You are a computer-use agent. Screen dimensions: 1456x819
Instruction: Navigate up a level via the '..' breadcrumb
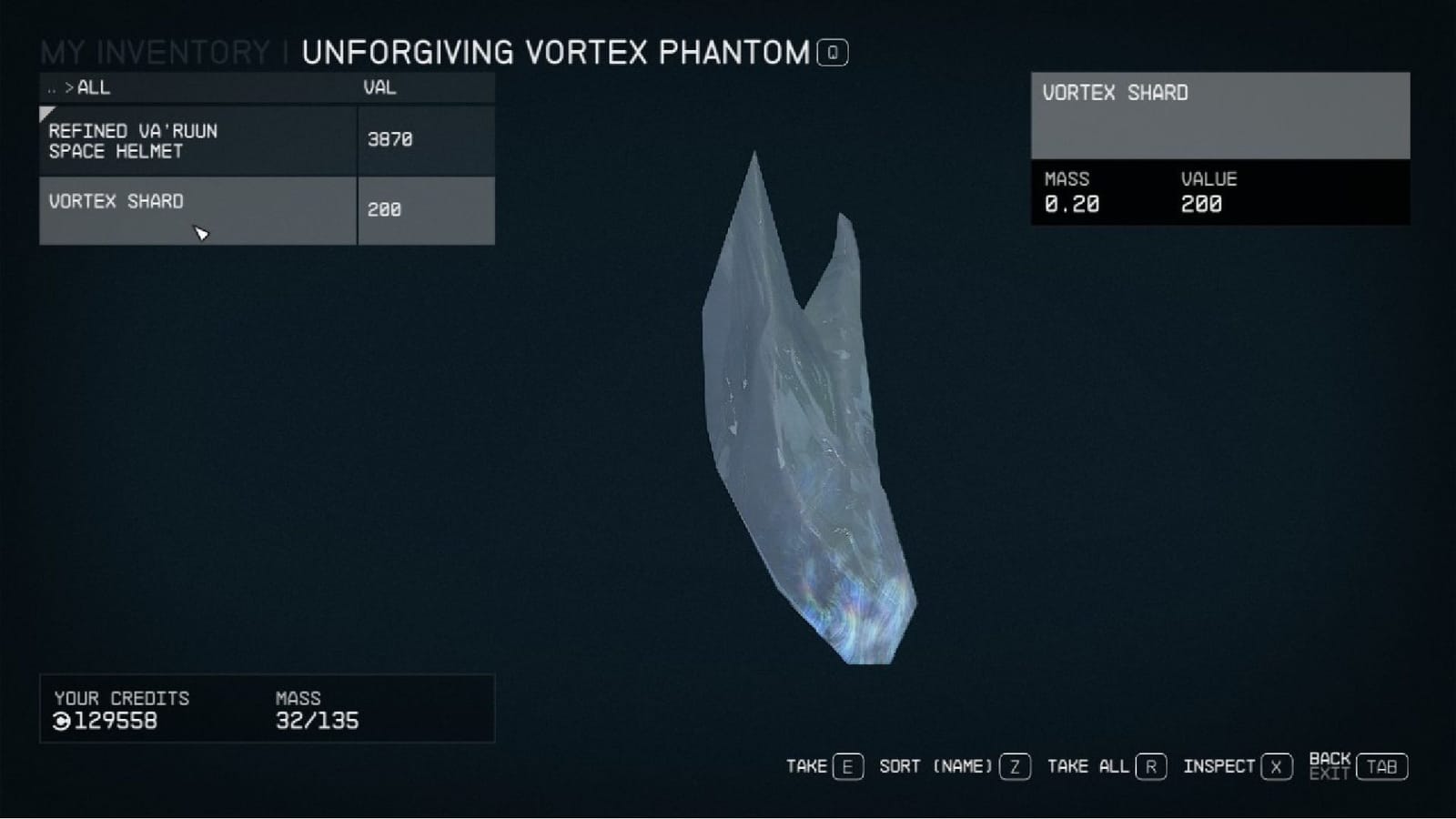pos(49,87)
